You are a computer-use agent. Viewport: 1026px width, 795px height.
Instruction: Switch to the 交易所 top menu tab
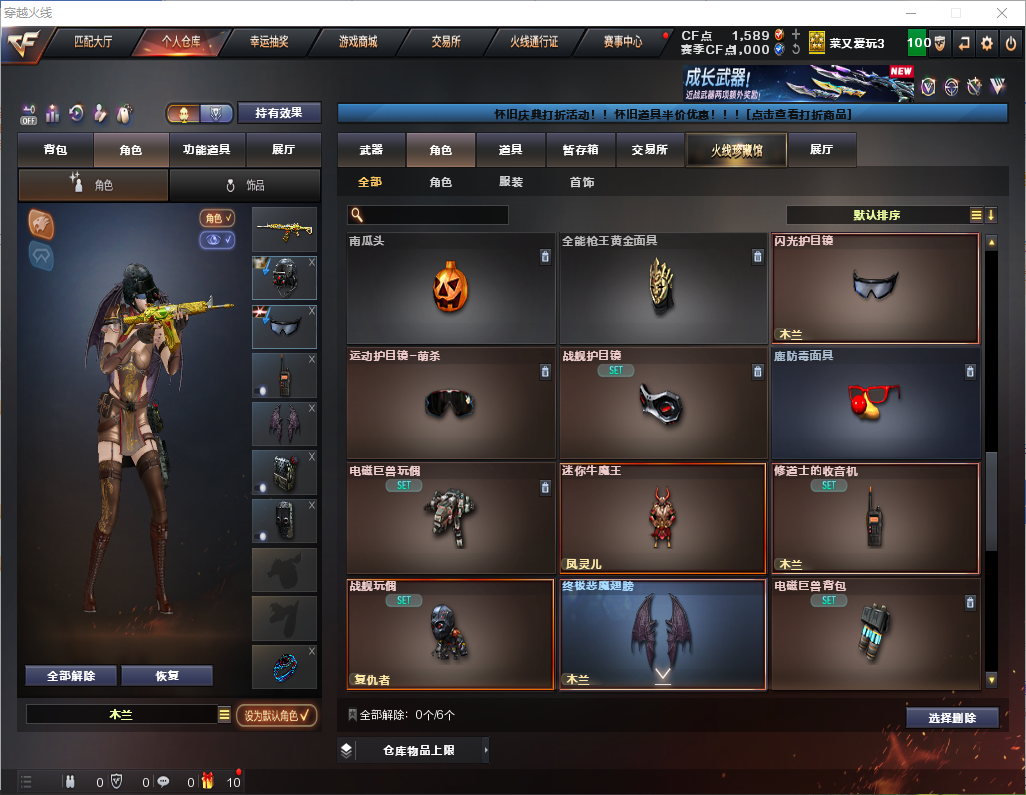(446, 42)
